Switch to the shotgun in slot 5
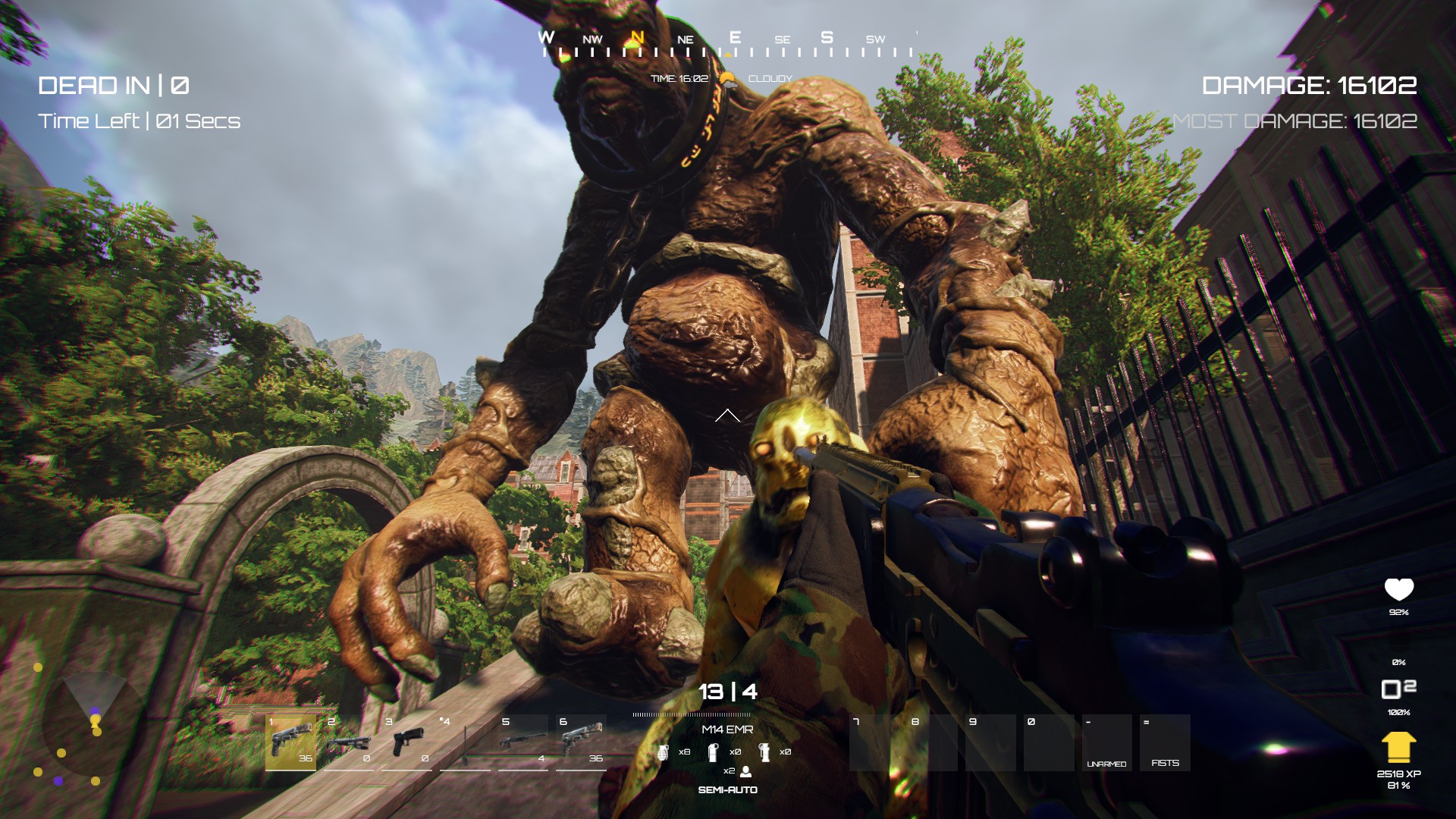 523,742
